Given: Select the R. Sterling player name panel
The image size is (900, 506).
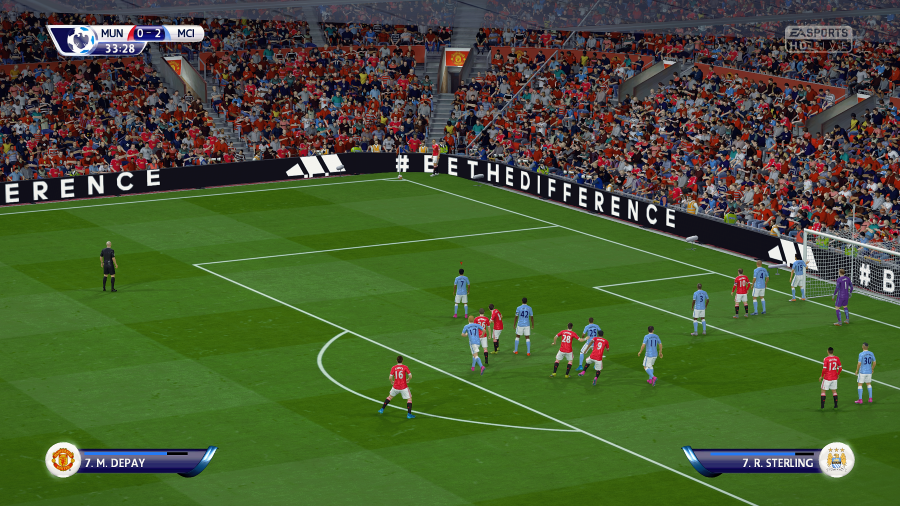Looking at the screenshot, I should pos(762,462).
